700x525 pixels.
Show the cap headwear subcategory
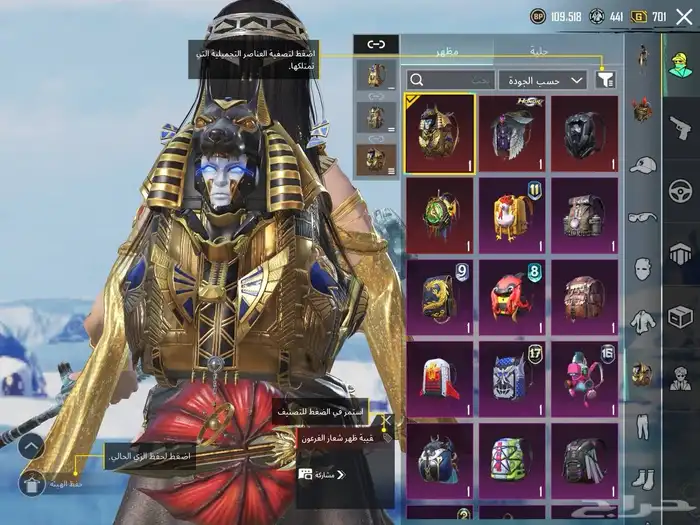(644, 164)
